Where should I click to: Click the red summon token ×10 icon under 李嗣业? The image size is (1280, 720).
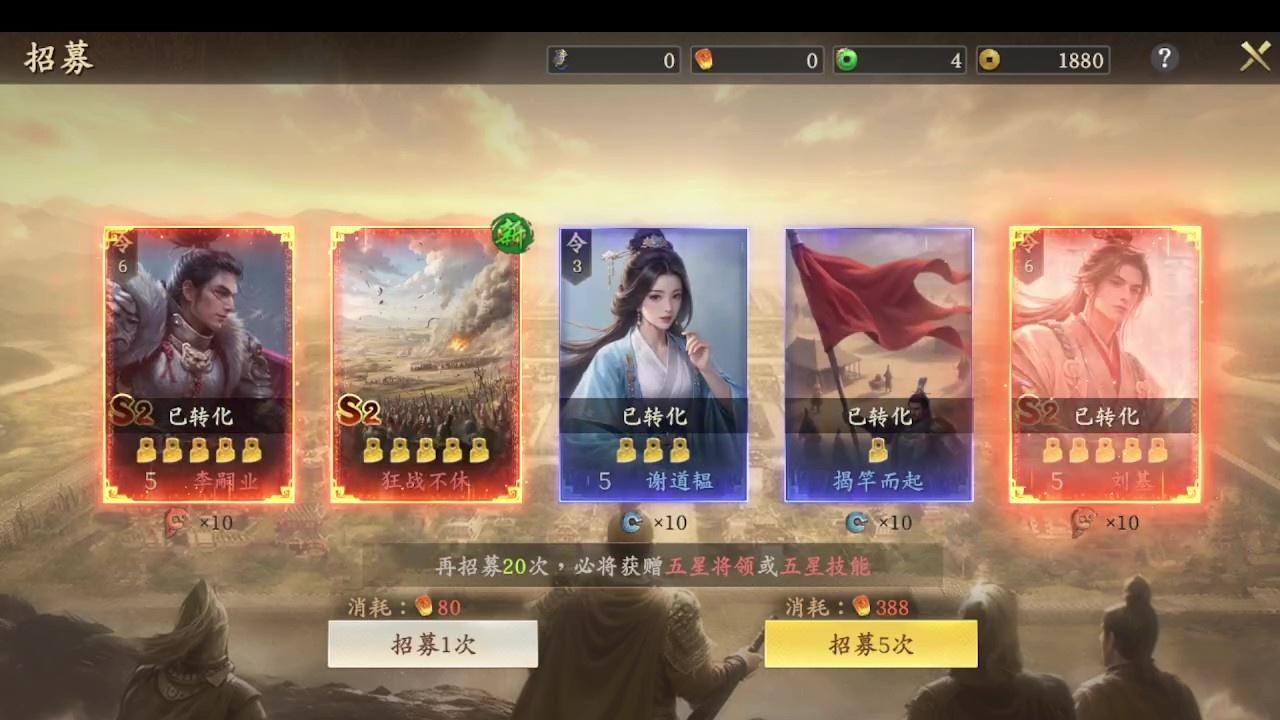[x=178, y=523]
